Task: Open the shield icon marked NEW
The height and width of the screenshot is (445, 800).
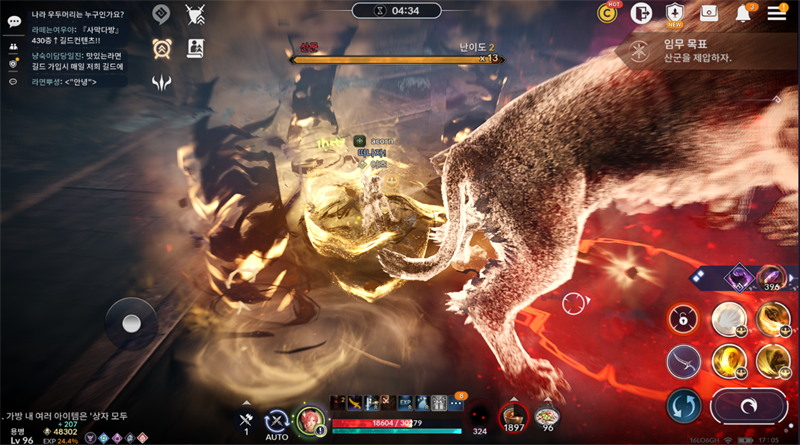Action: click(x=675, y=13)
